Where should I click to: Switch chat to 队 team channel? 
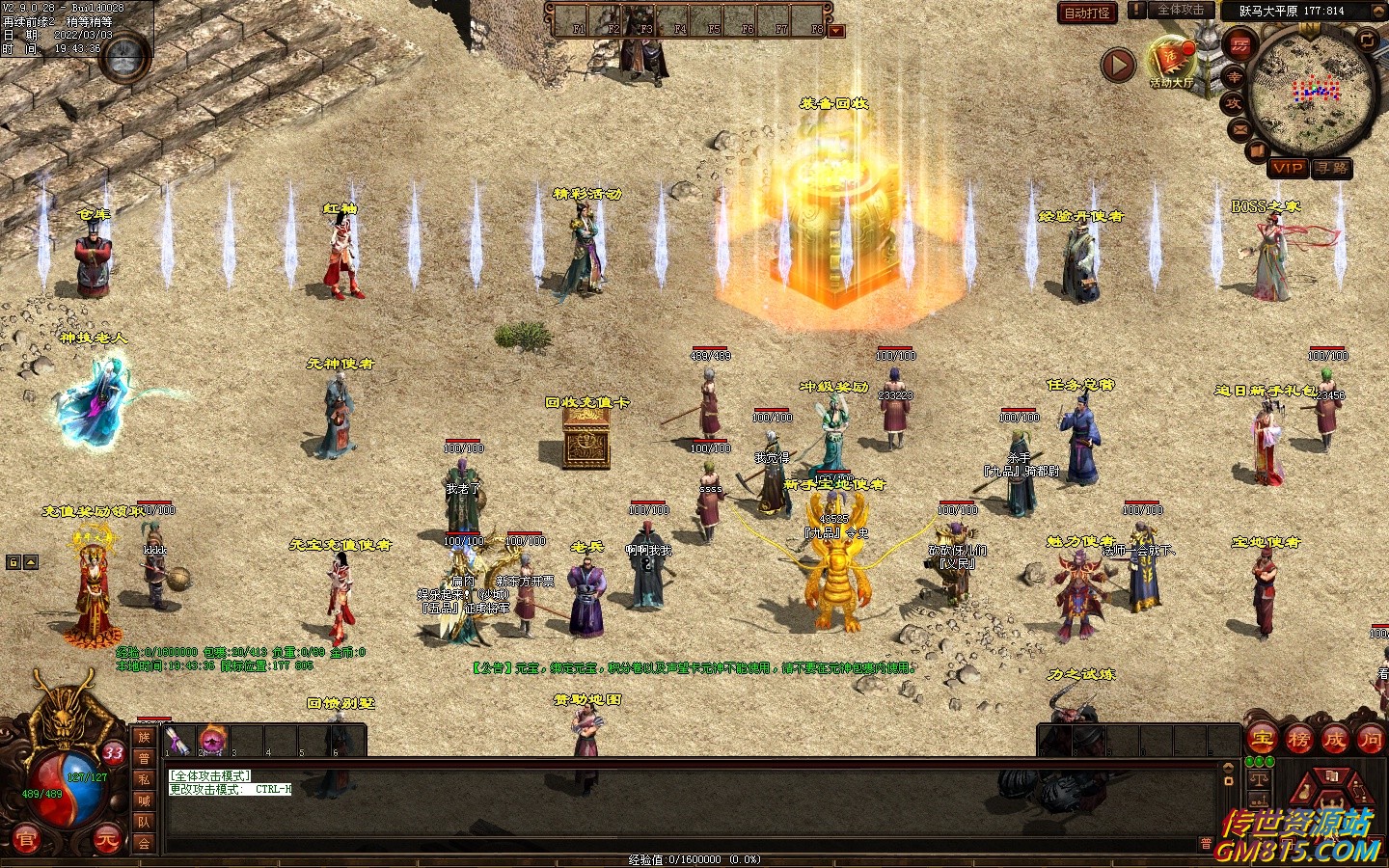[x=144, y=822]
